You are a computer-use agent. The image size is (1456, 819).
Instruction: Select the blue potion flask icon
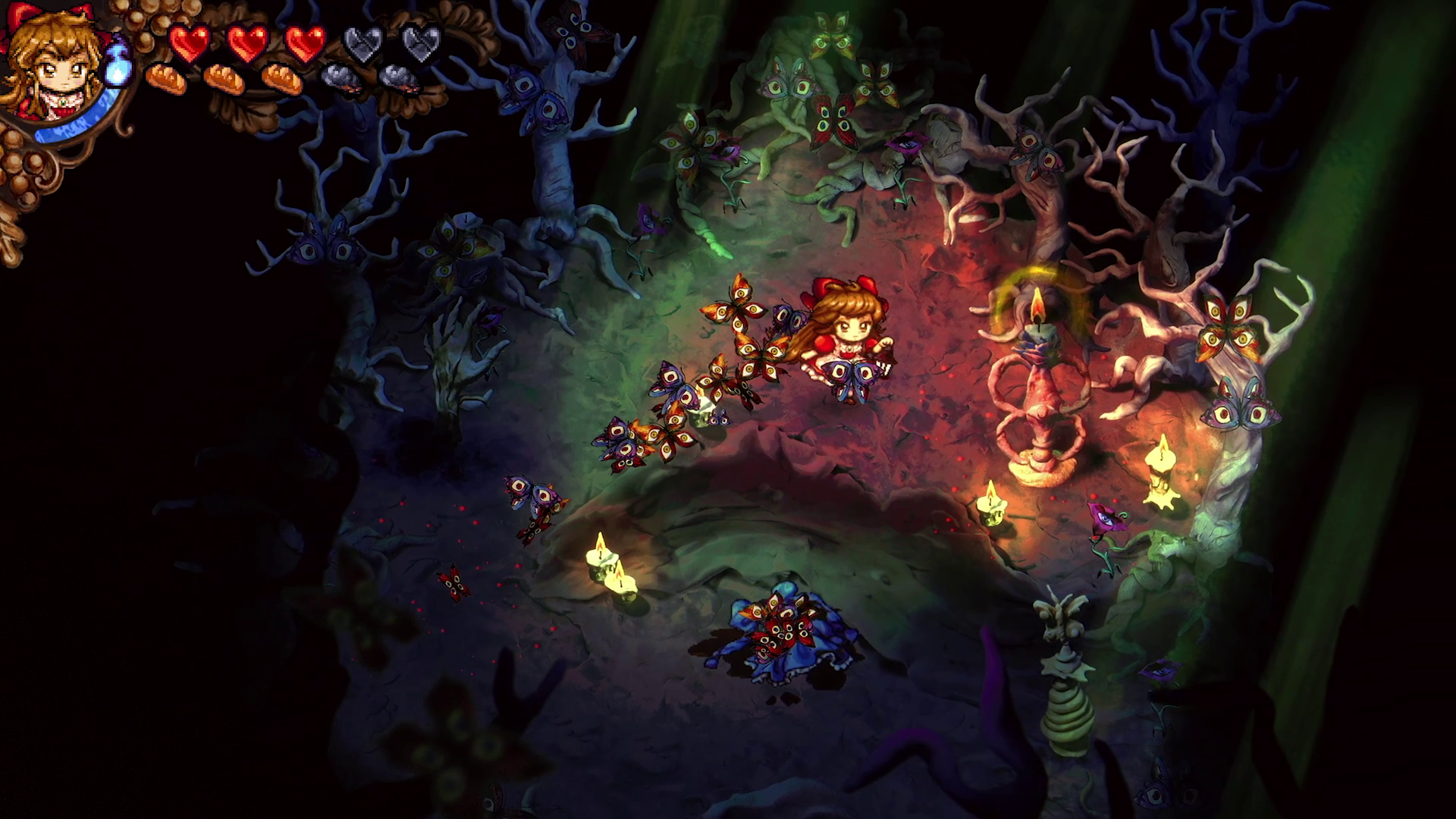[x=118, y=62]
